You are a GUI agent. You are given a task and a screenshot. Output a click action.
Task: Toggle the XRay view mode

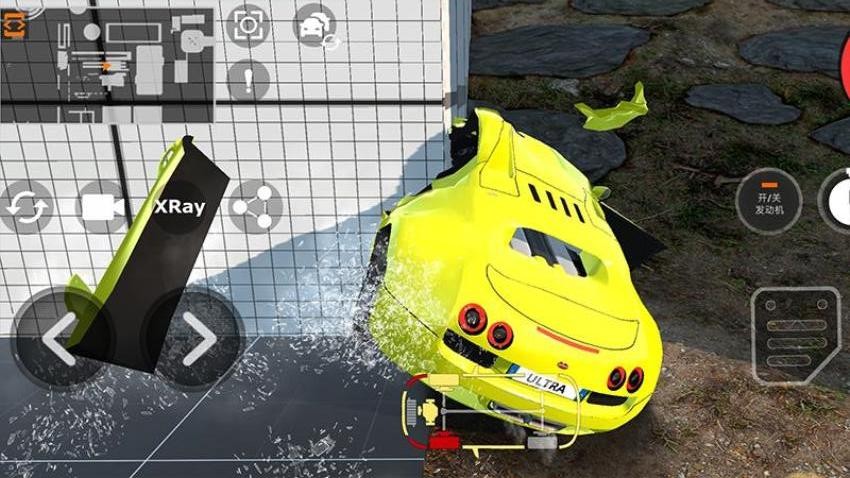180,207
